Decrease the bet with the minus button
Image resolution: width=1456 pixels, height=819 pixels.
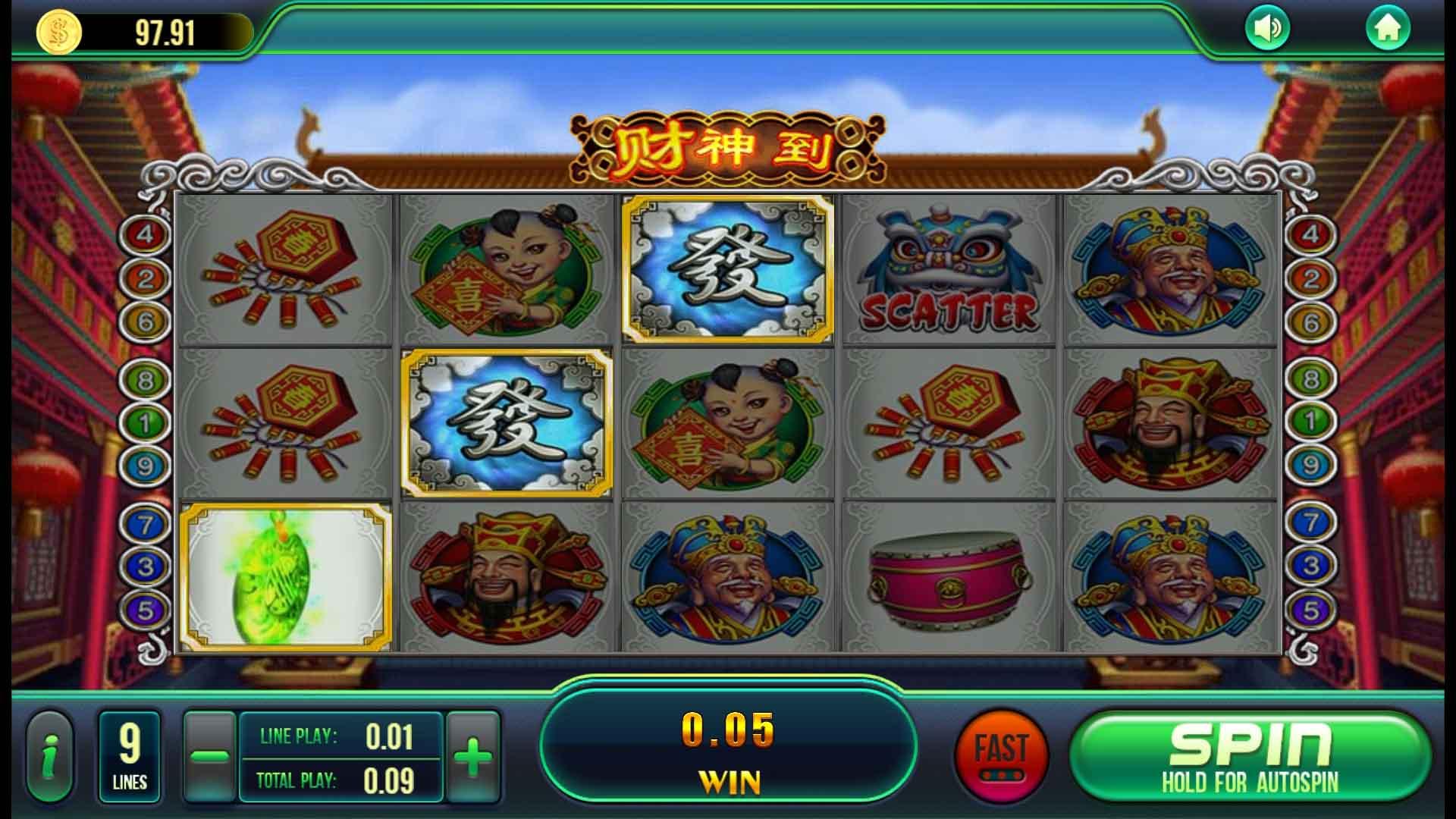click(211, 755)
